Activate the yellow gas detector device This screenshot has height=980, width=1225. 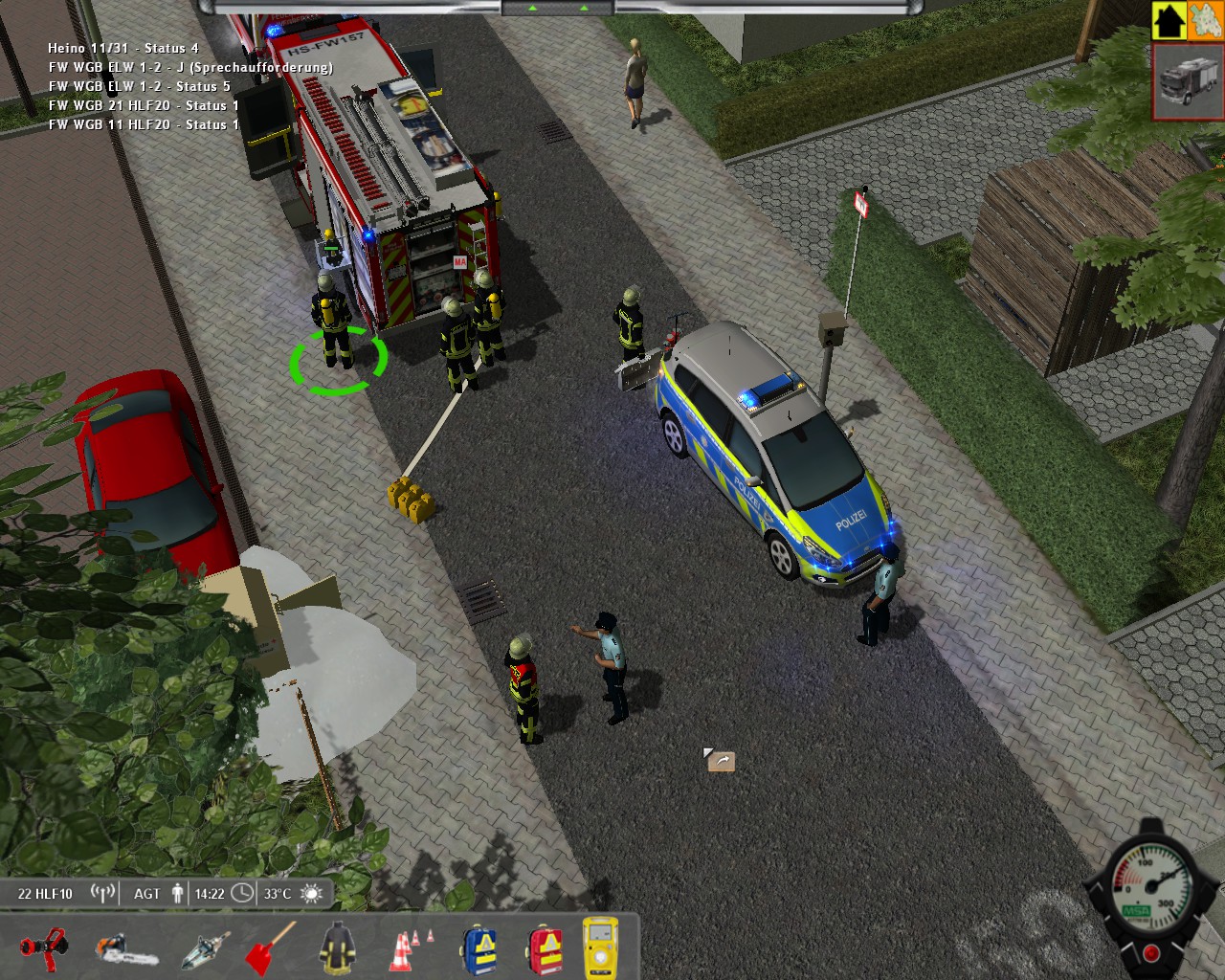pyautogui.click(x=601, y=947)
